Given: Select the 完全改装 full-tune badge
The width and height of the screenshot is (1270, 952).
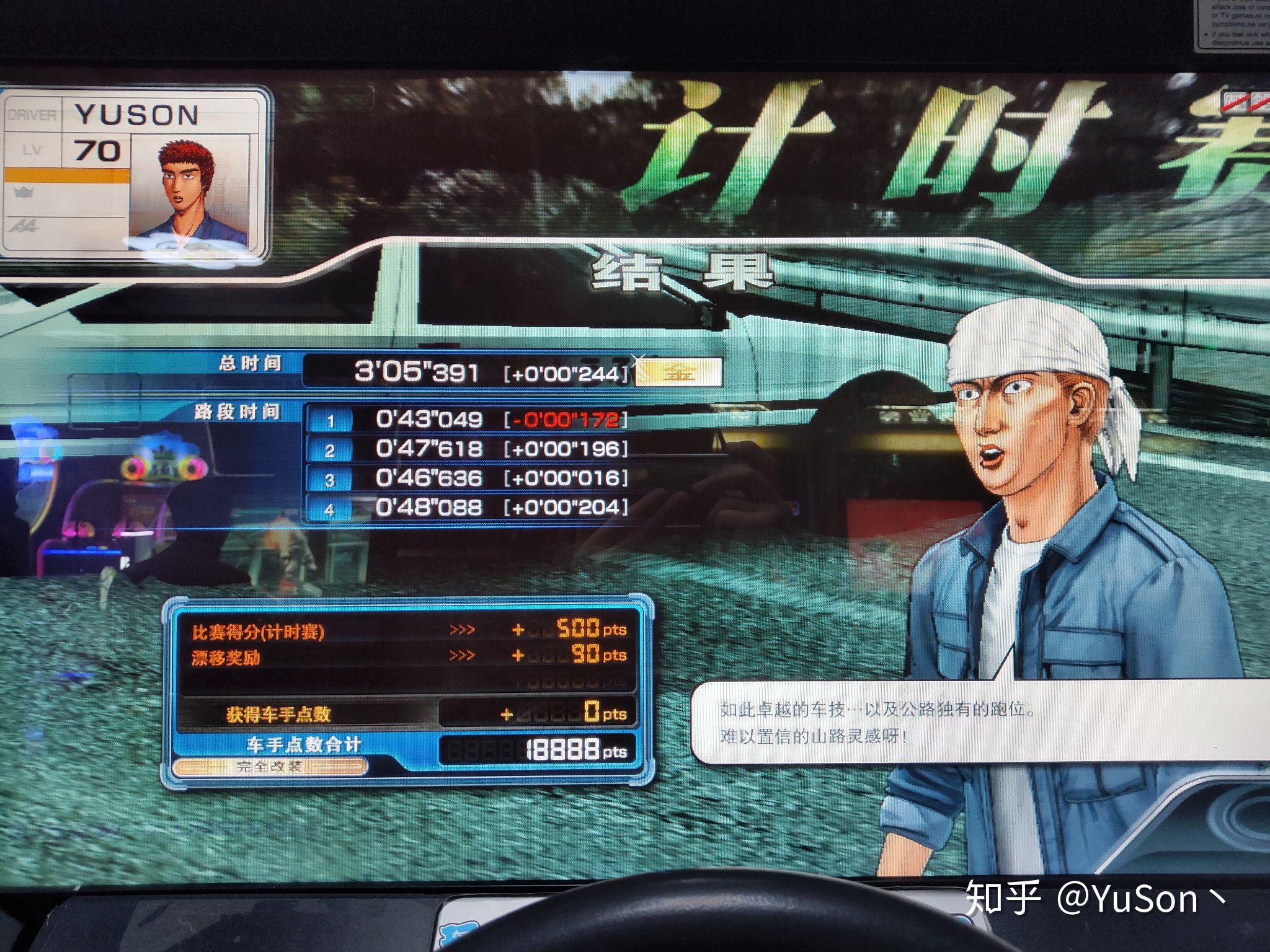Looking at the screenshot, I should 270,767.
